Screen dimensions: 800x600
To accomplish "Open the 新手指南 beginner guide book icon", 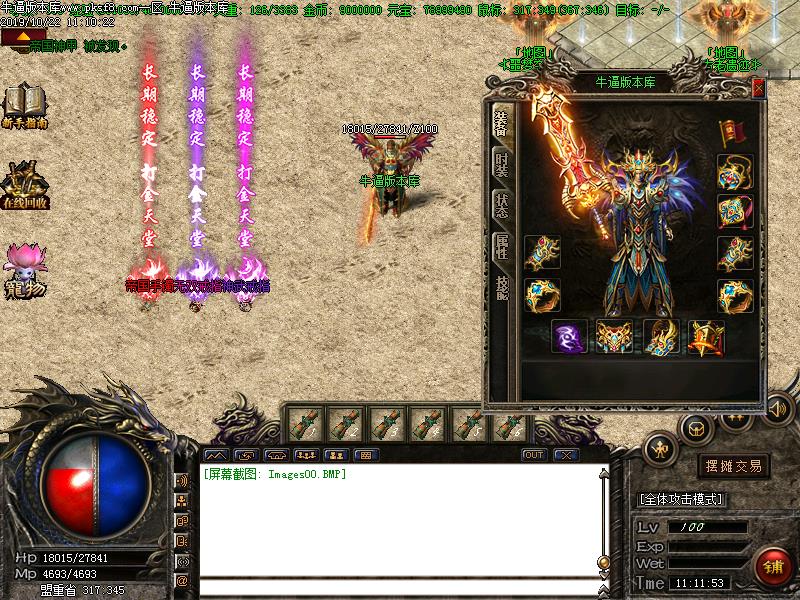I will click(24, 105).
